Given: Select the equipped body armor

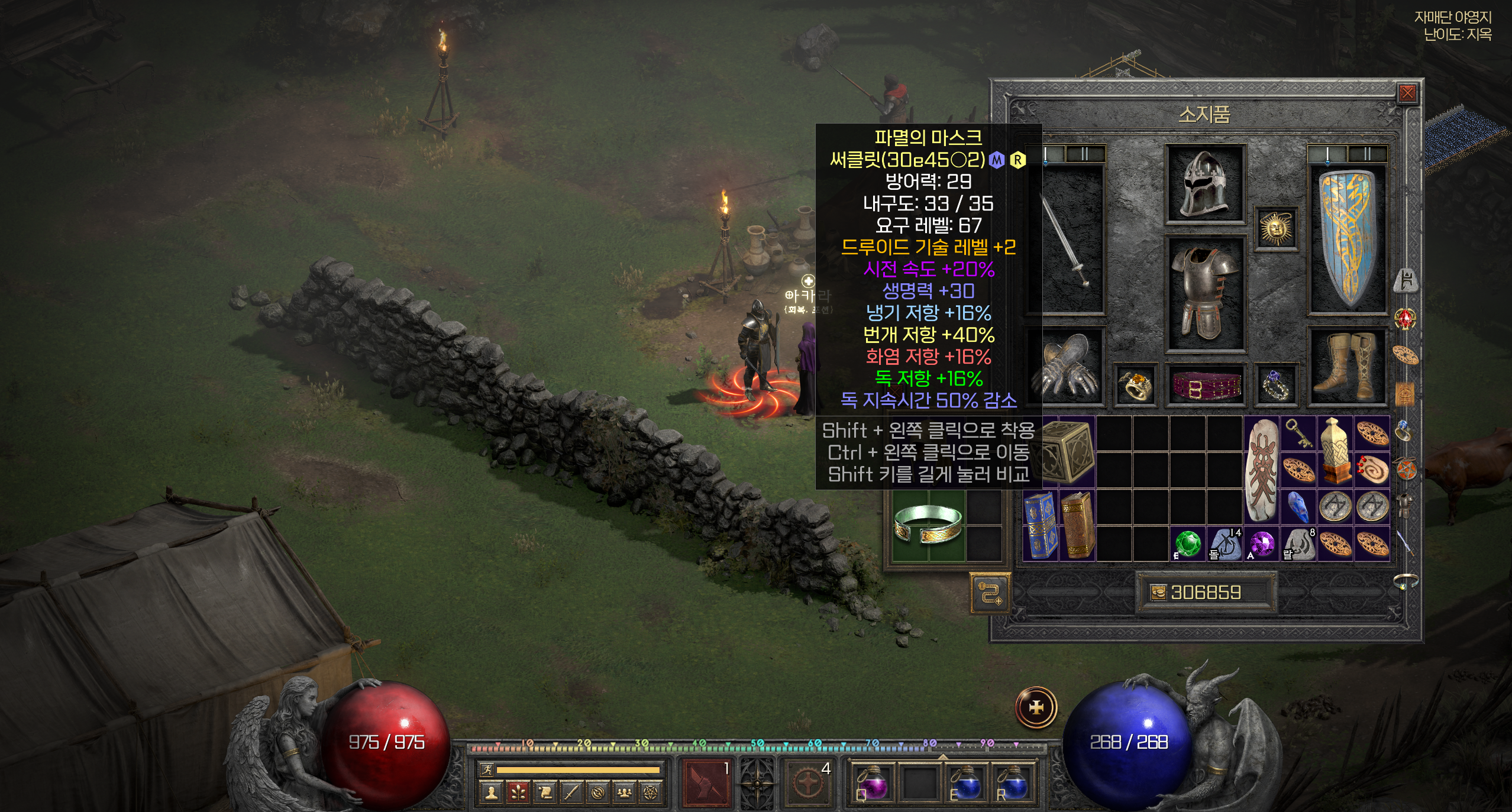Looking at the screenshot, I should pyautogui.click(x=1205, y=293).
